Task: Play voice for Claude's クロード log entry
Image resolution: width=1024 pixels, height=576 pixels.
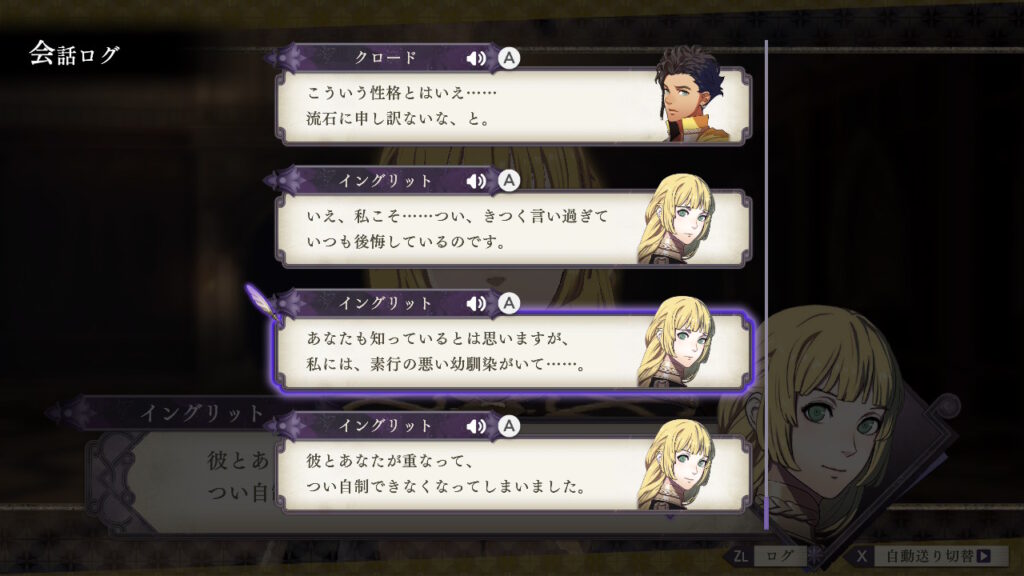Action: [477, 58]
